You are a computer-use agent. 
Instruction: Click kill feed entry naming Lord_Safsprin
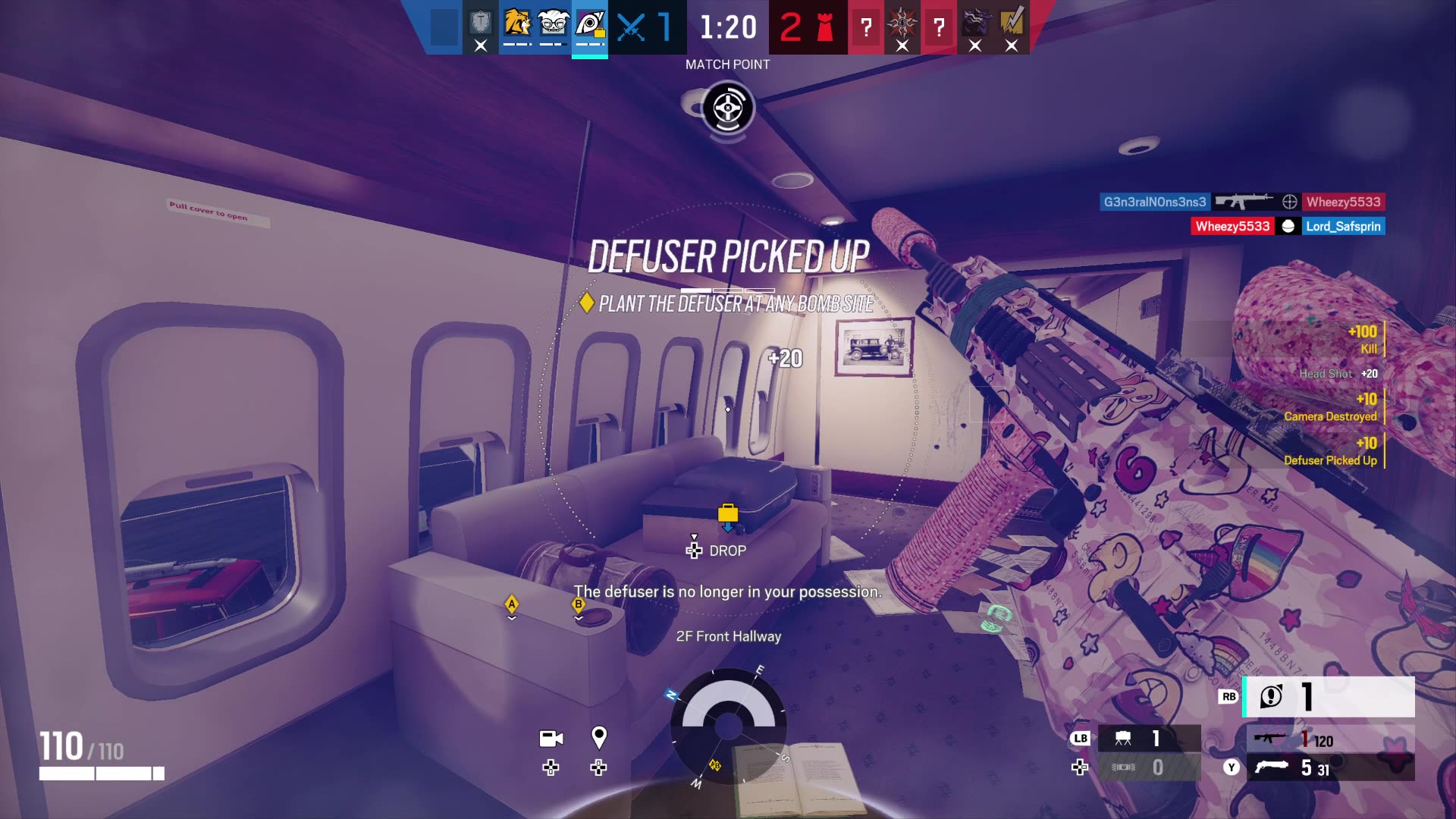click(x=1343, y=225)
